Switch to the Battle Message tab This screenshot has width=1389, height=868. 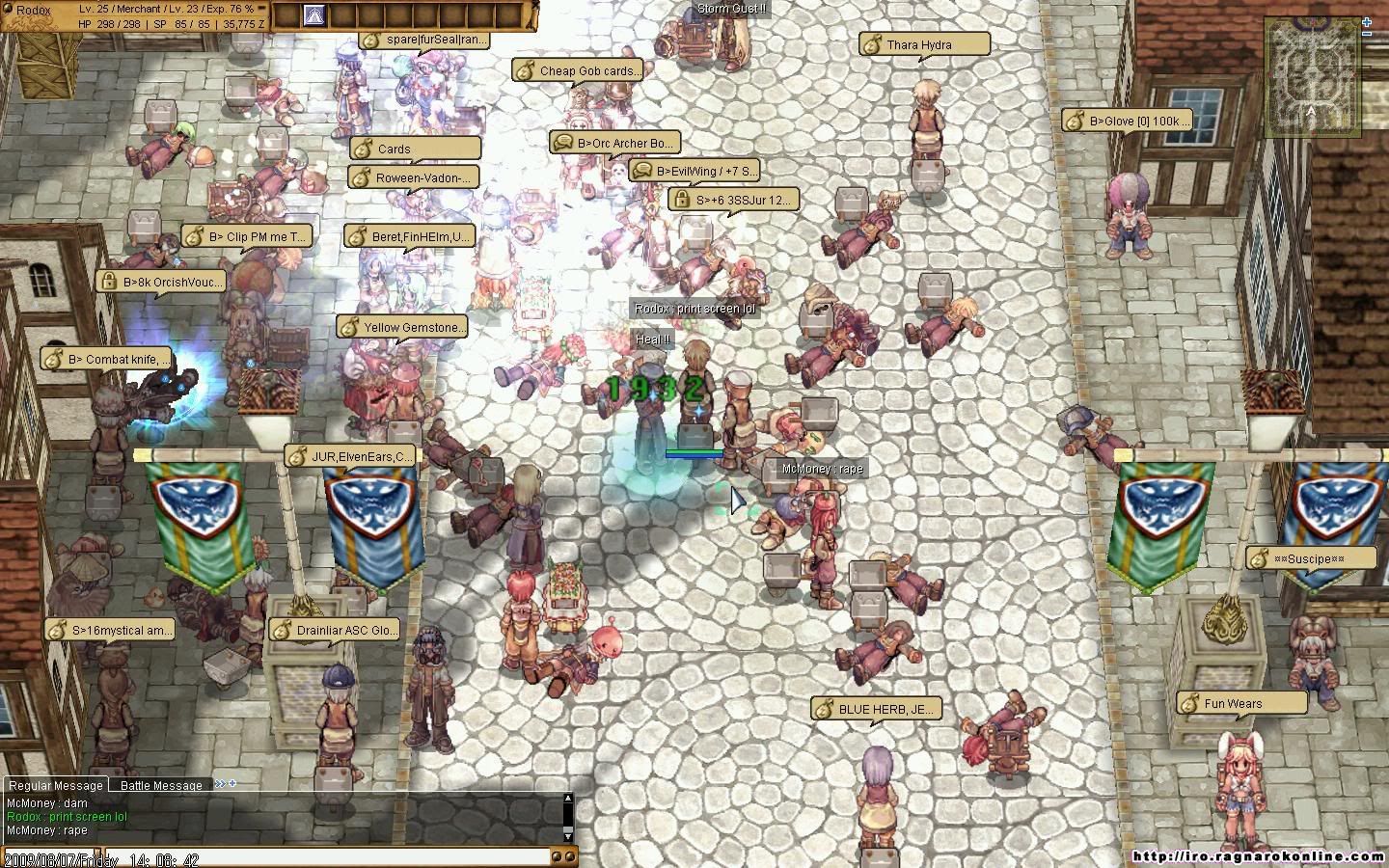[x=161, y=785]
